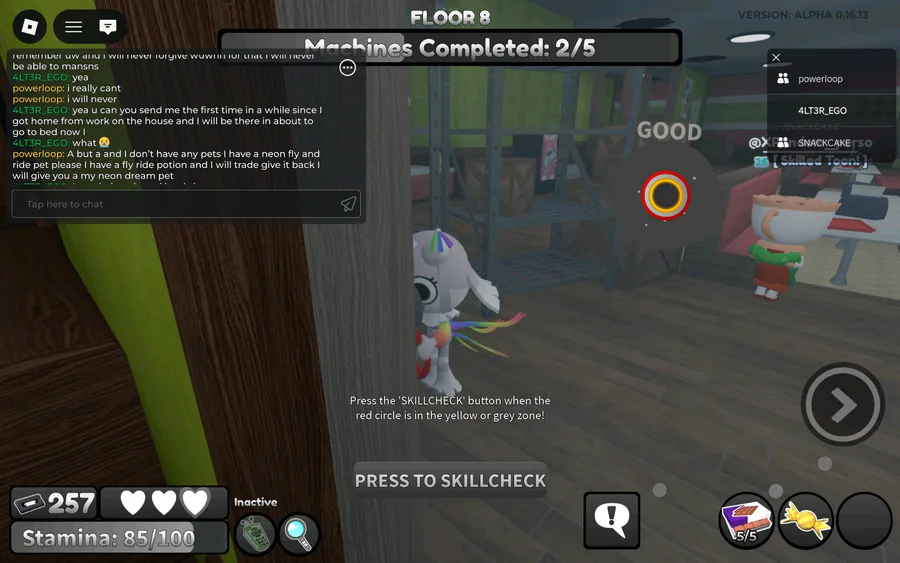Screen dimensions: 900x563
Task: Open the Roblox logo menu
Action: coord(31,26)
